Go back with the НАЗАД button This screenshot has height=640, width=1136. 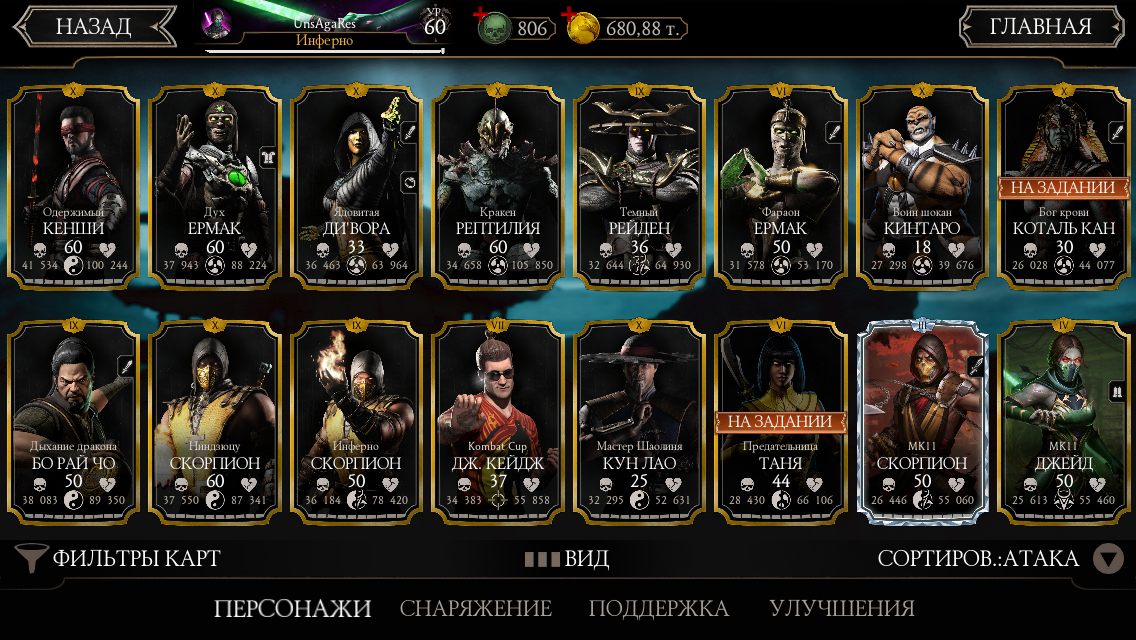tap(93, 27)
